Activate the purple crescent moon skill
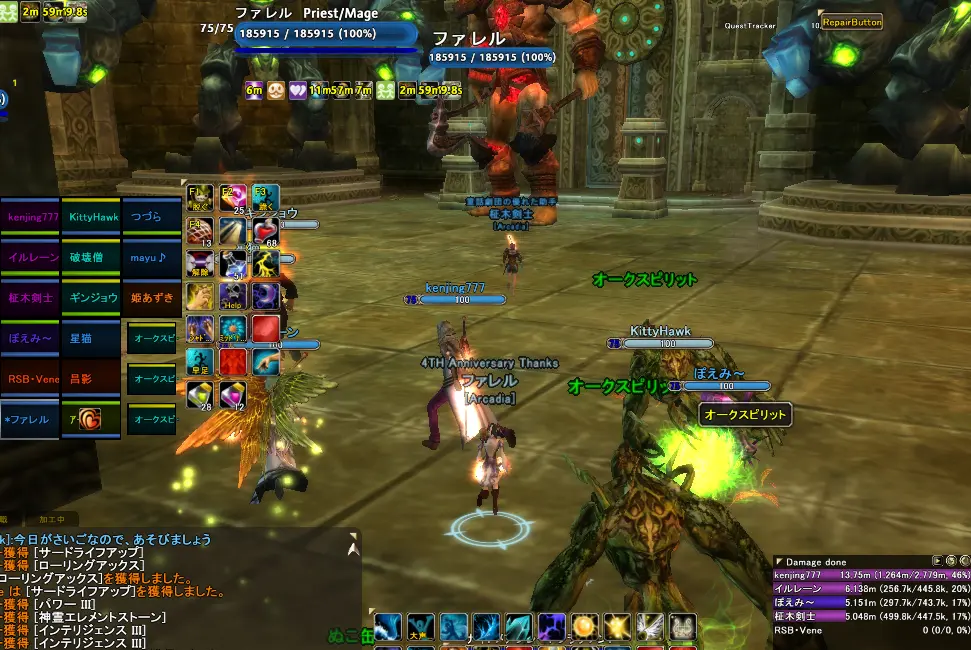This screenshot has width=971, height=650. click(x=265, y=296)
